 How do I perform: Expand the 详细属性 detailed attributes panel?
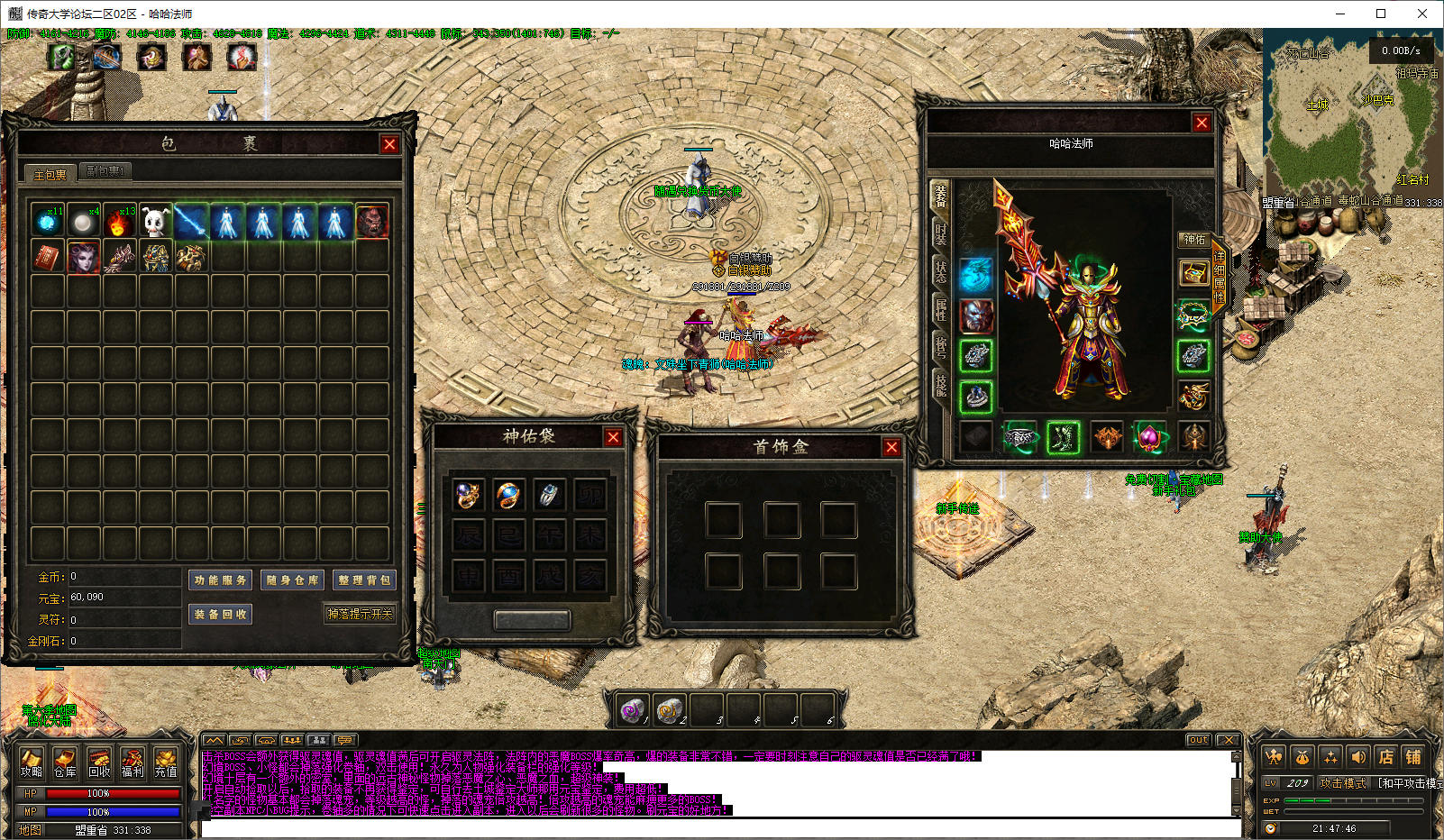1219,277
